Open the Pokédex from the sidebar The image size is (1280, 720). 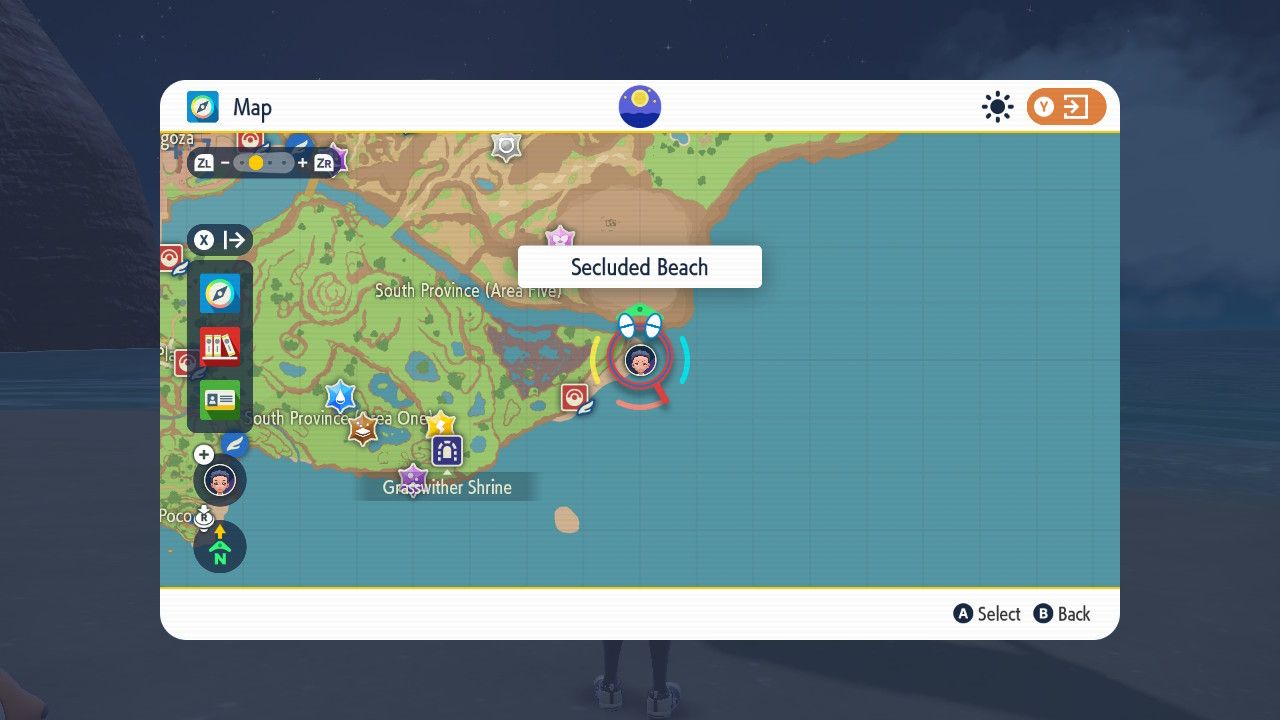pyautogui.click(x=219, y=345)
